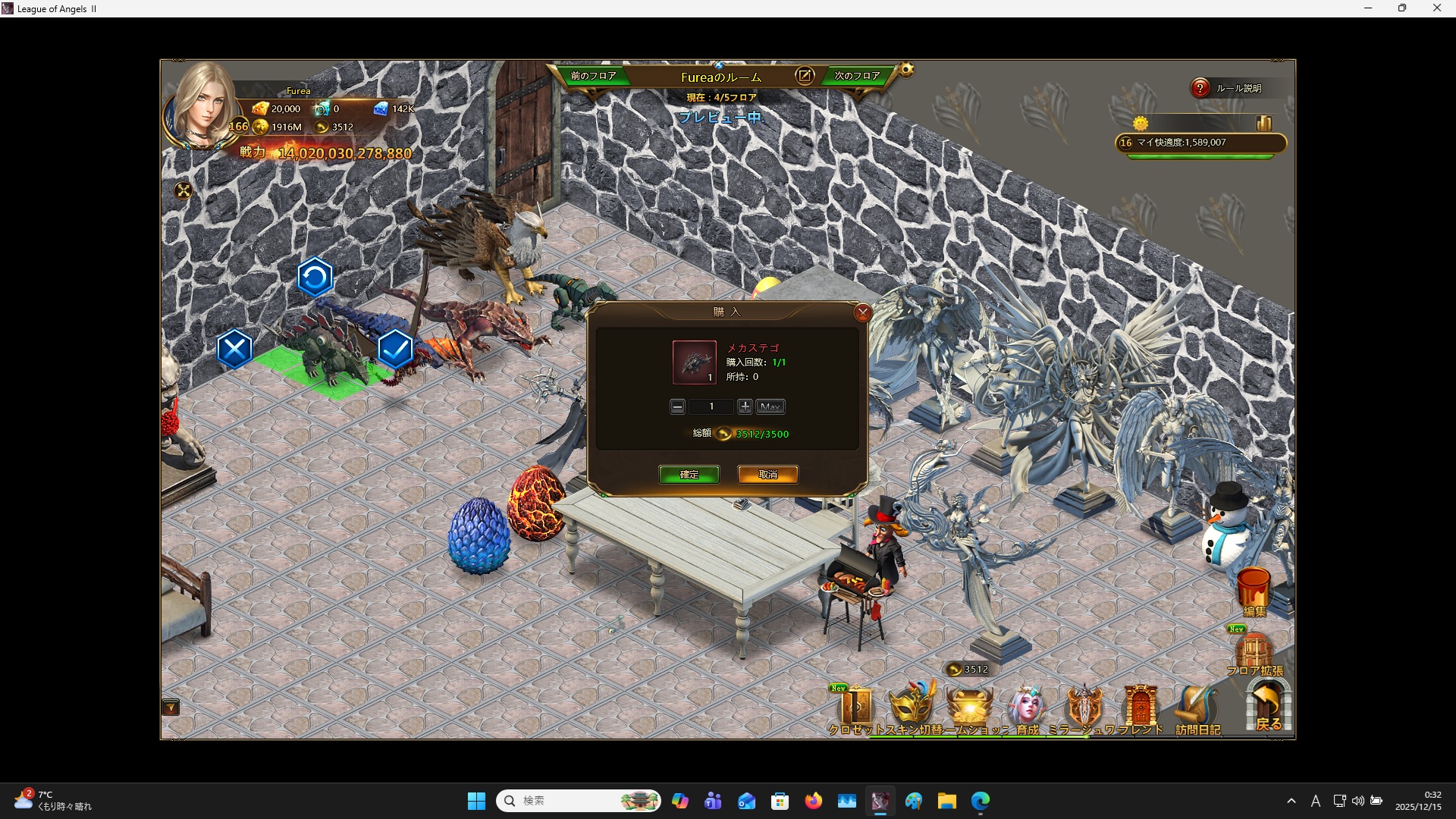Set purchase quantity to Max

(770, 407)
